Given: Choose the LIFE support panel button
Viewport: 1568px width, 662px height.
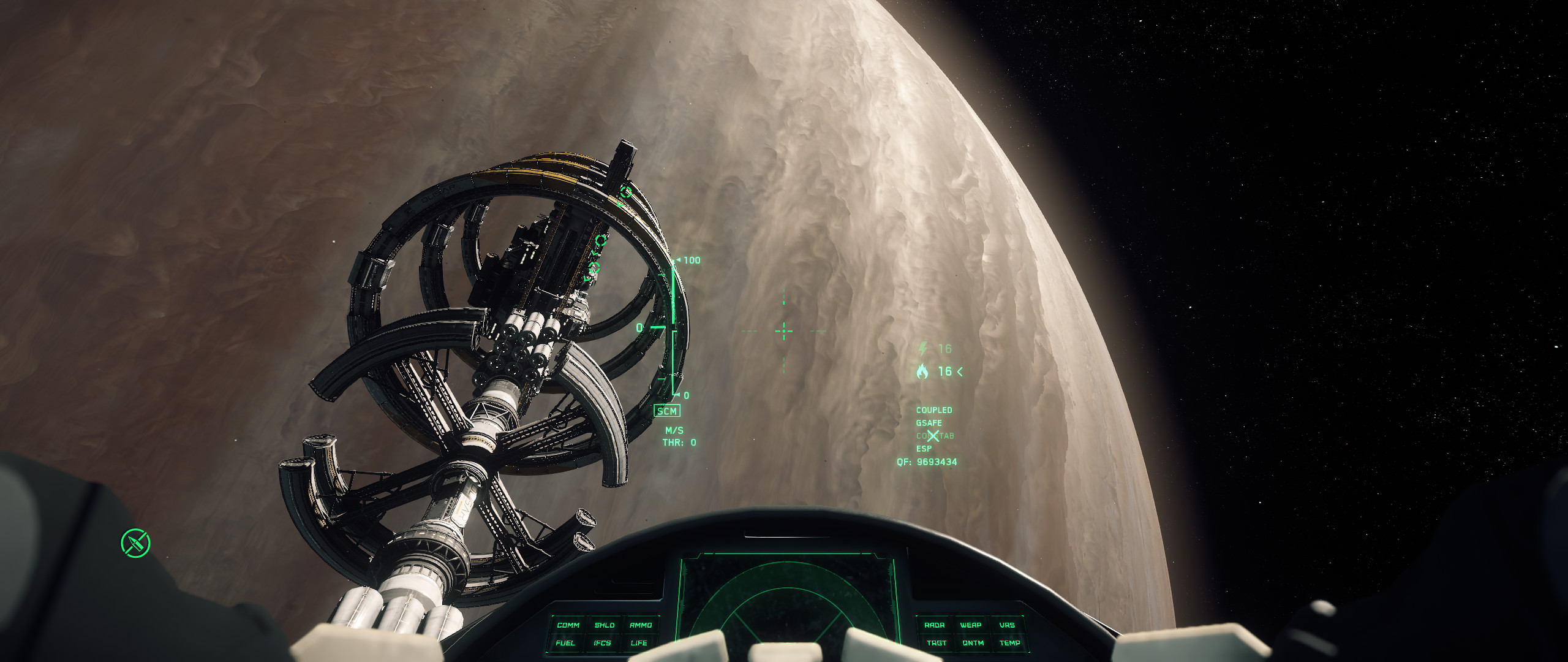Looking at the screenshot, I should click(x=639, y=643).
